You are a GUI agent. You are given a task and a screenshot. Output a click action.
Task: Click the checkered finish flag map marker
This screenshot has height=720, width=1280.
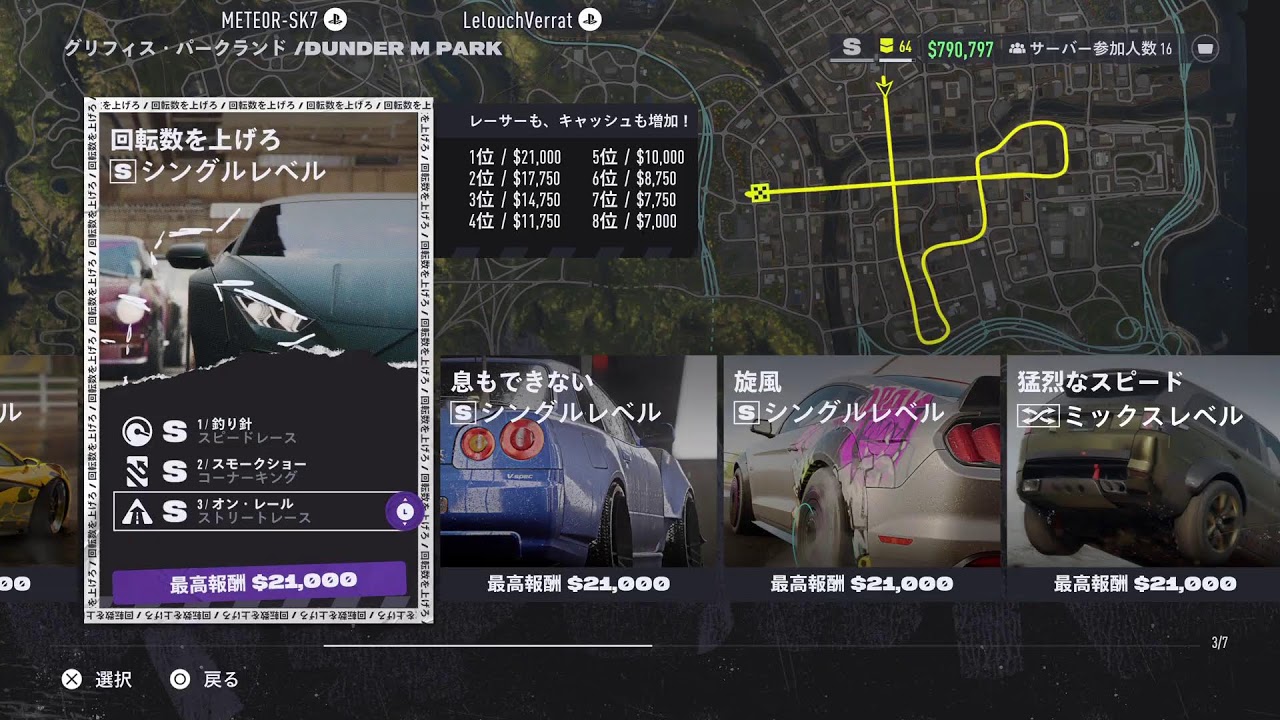[x=760, y=193]
